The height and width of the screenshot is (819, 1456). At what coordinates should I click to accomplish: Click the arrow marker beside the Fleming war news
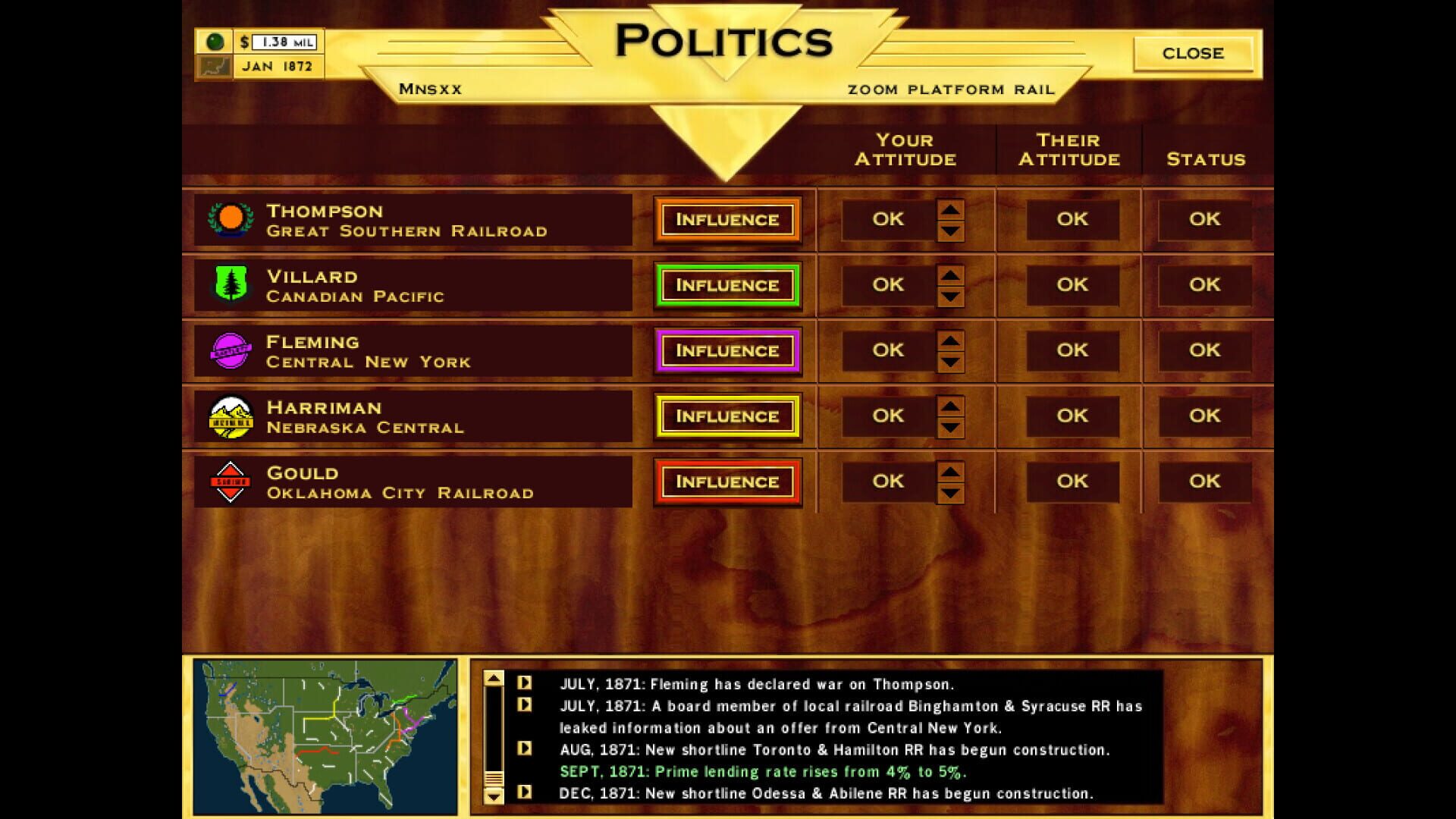tap(525, 683)
